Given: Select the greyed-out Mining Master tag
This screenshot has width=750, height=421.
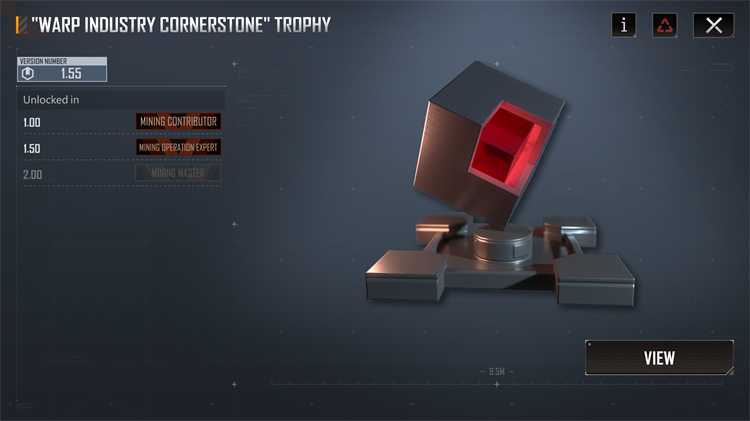Looking at the screenshot, I should point(178,173).
